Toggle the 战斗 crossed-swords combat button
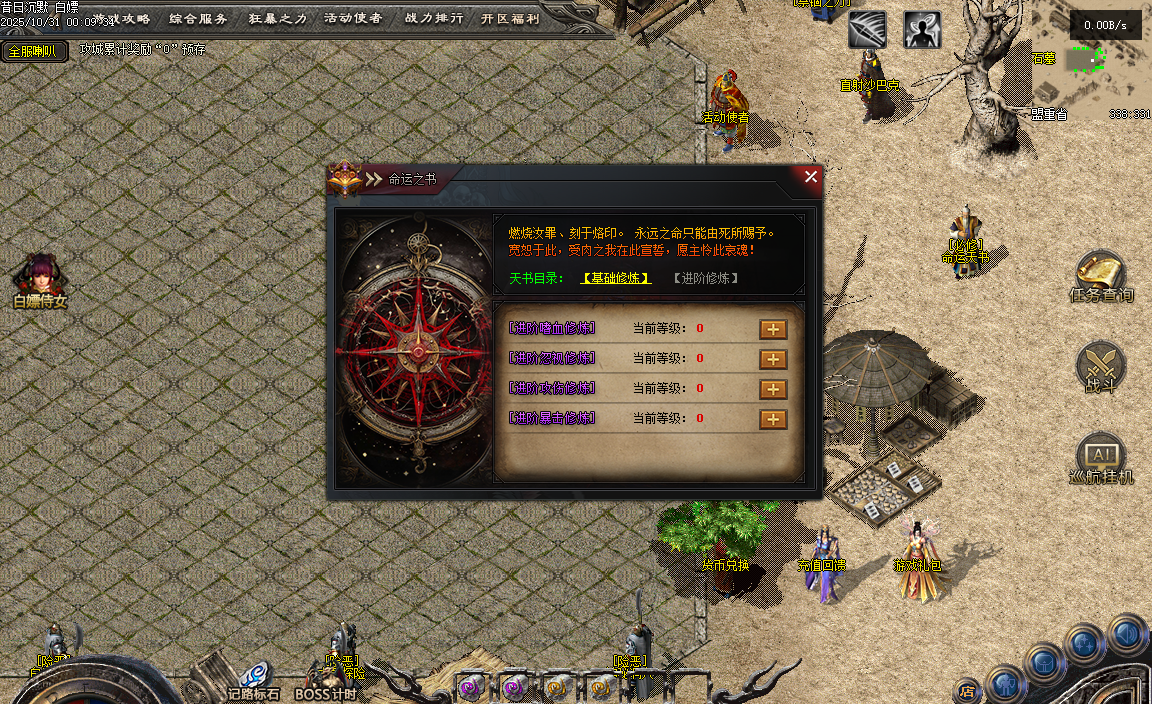This screenshot has width=1152, height=704. click(x=1100, y=366)
